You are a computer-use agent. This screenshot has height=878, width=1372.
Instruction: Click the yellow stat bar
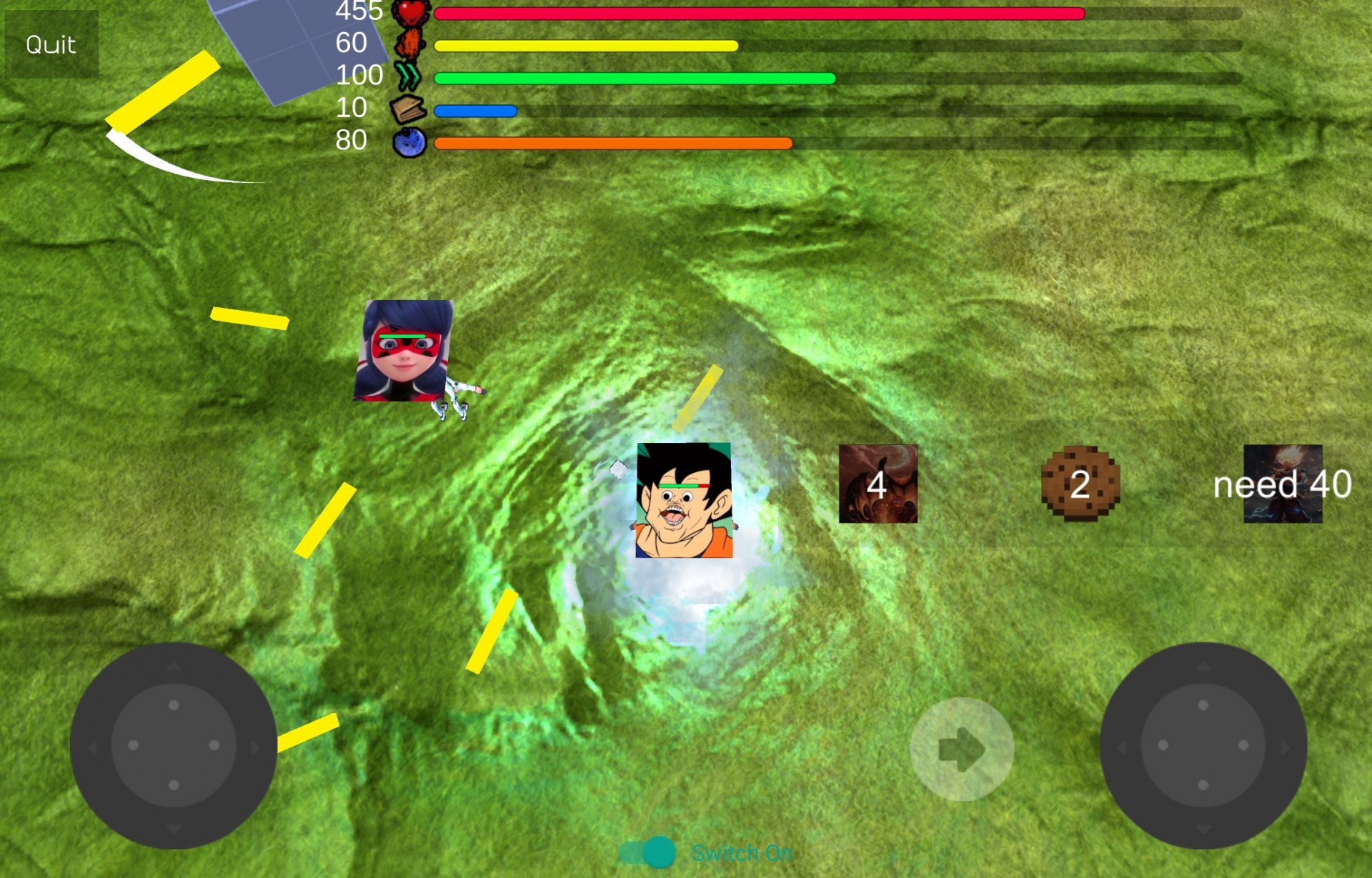click(586, 45)
